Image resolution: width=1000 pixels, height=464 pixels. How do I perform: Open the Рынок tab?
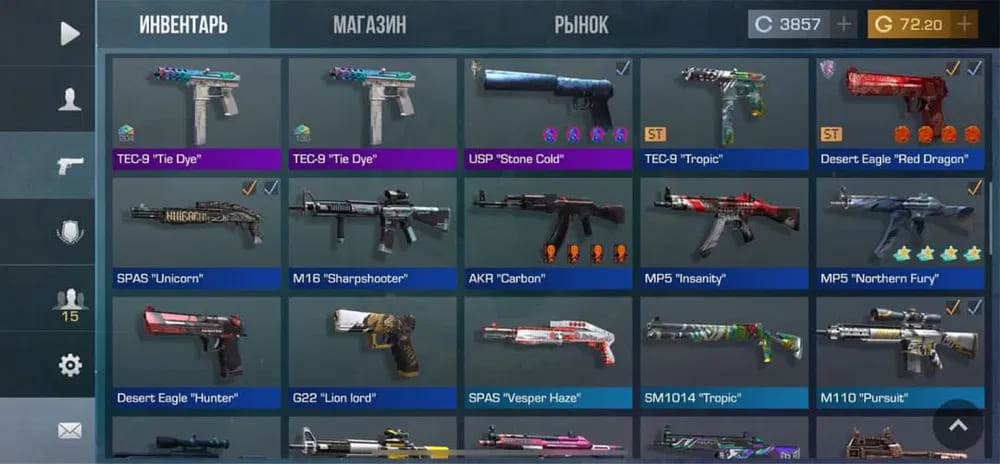coord(581,24)
